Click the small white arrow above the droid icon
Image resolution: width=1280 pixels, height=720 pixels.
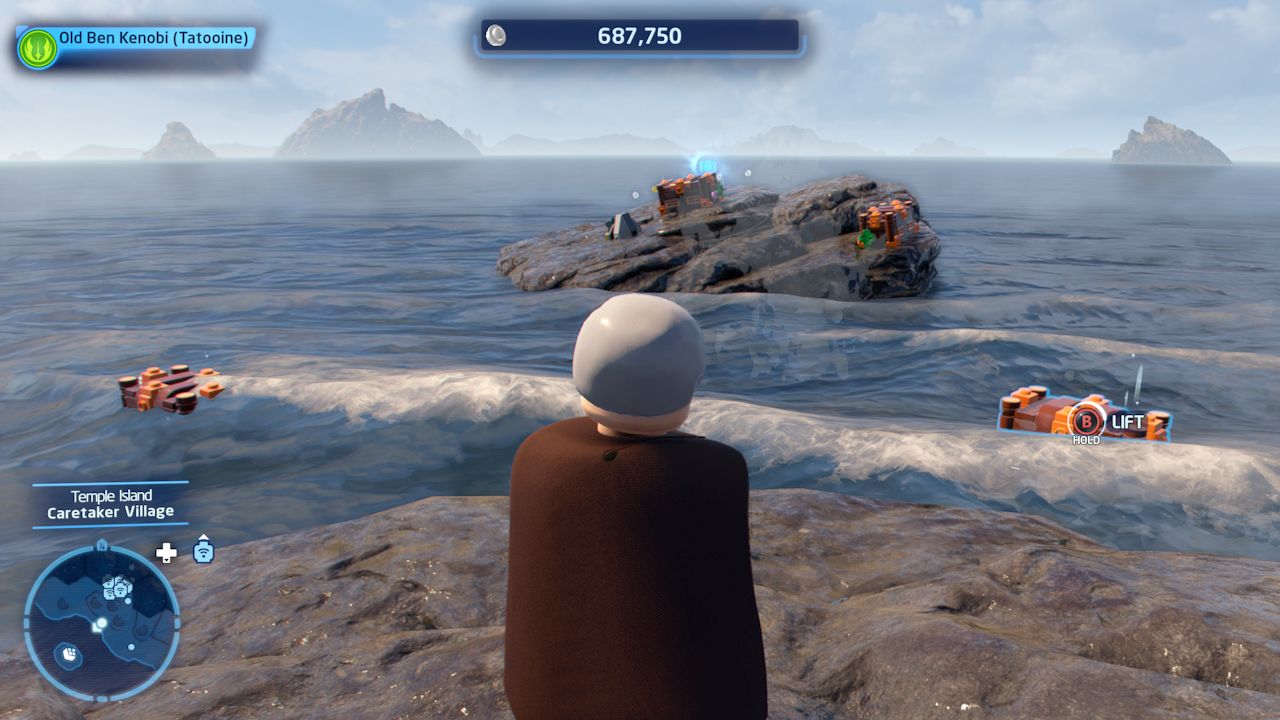[203, 538]
